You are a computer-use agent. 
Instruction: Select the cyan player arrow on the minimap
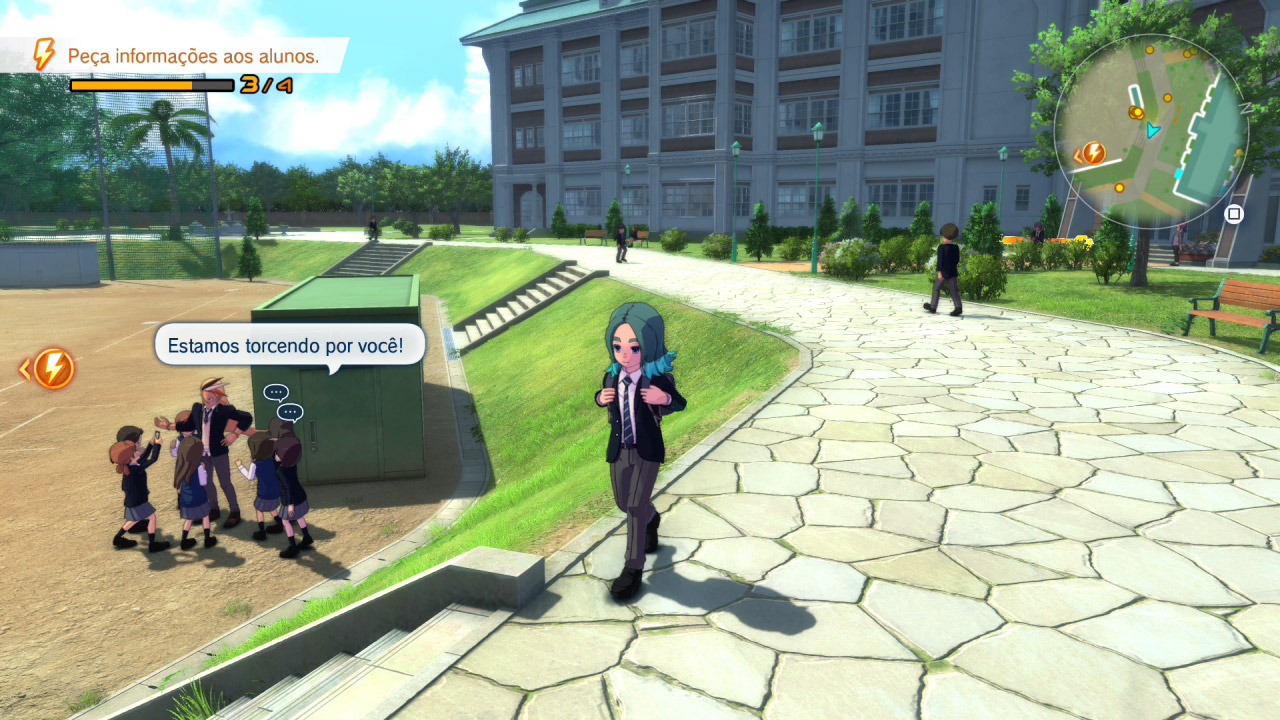(1153, 130)
